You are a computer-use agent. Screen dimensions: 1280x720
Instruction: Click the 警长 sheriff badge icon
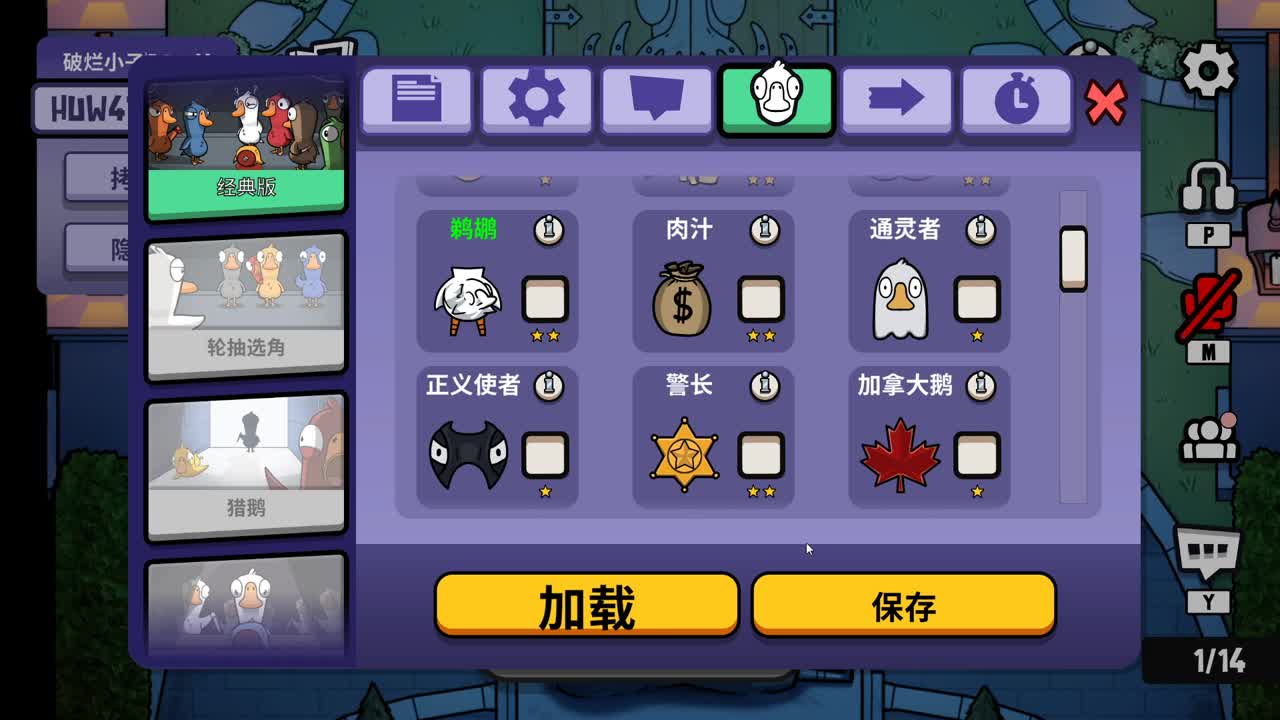point(685,452)
